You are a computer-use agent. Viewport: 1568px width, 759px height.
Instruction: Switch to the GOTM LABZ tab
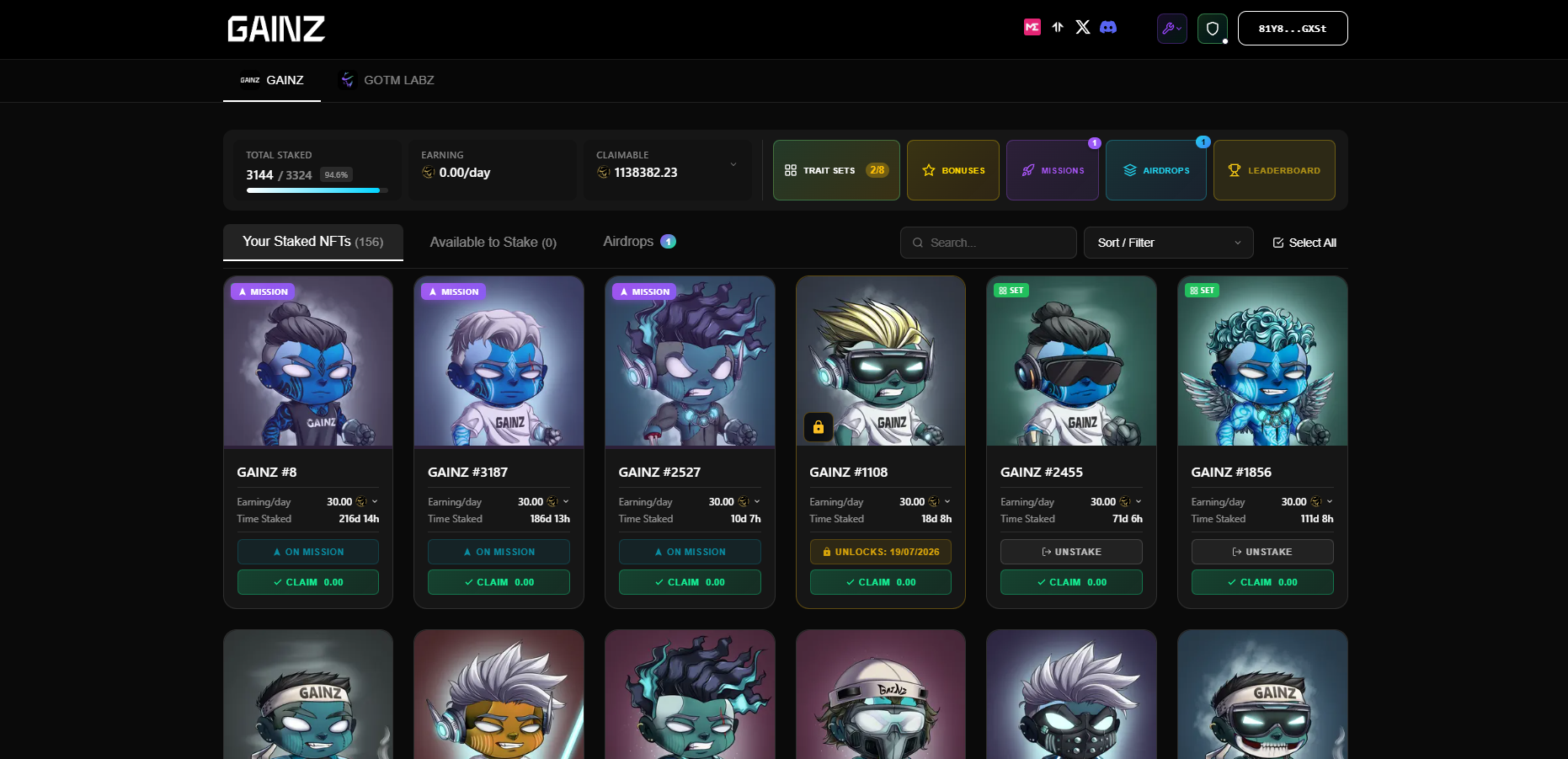point(386,80)
